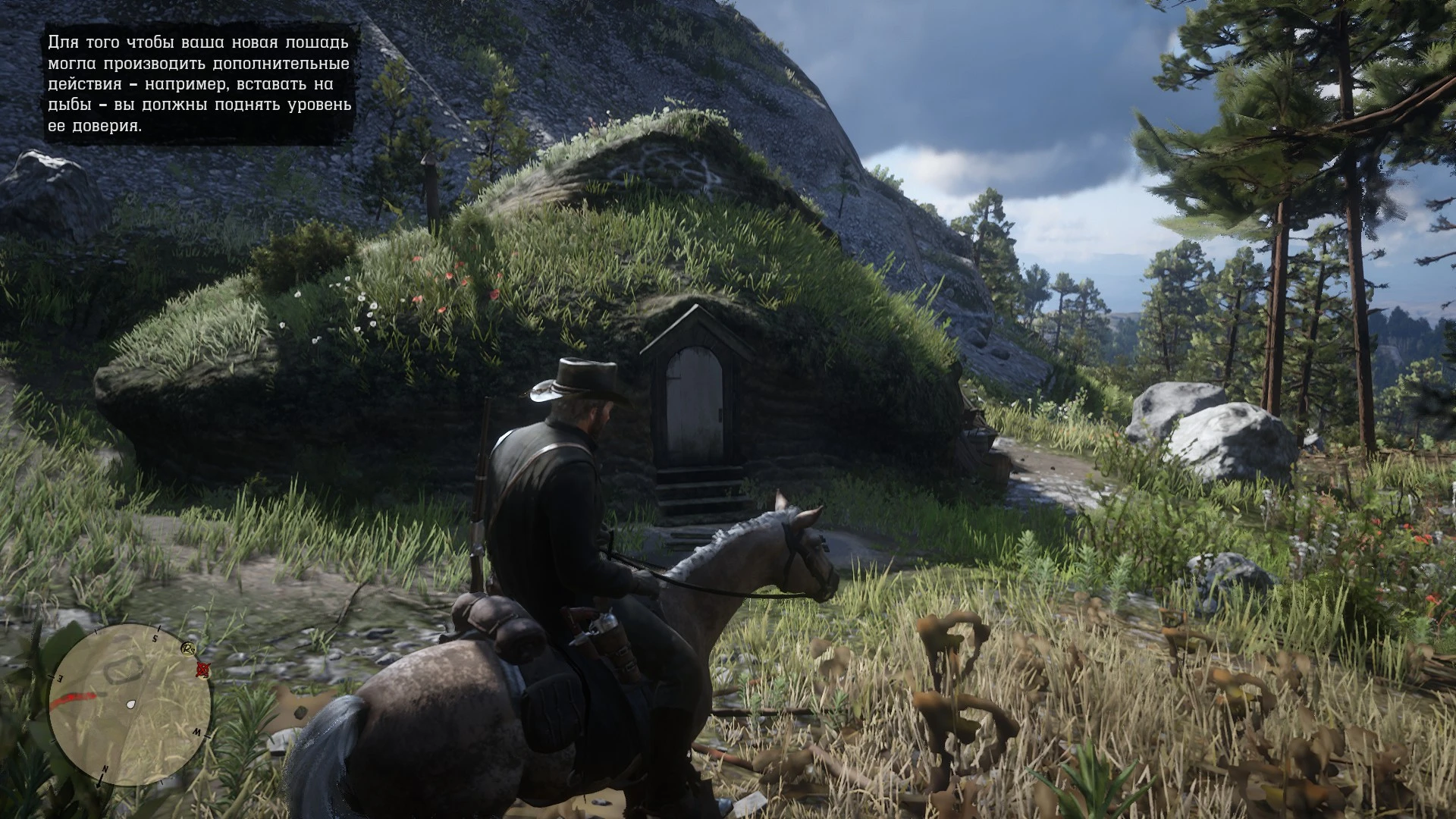
Task: Click the red X waypoint marker on the minimap
Action: coord(203,670)
